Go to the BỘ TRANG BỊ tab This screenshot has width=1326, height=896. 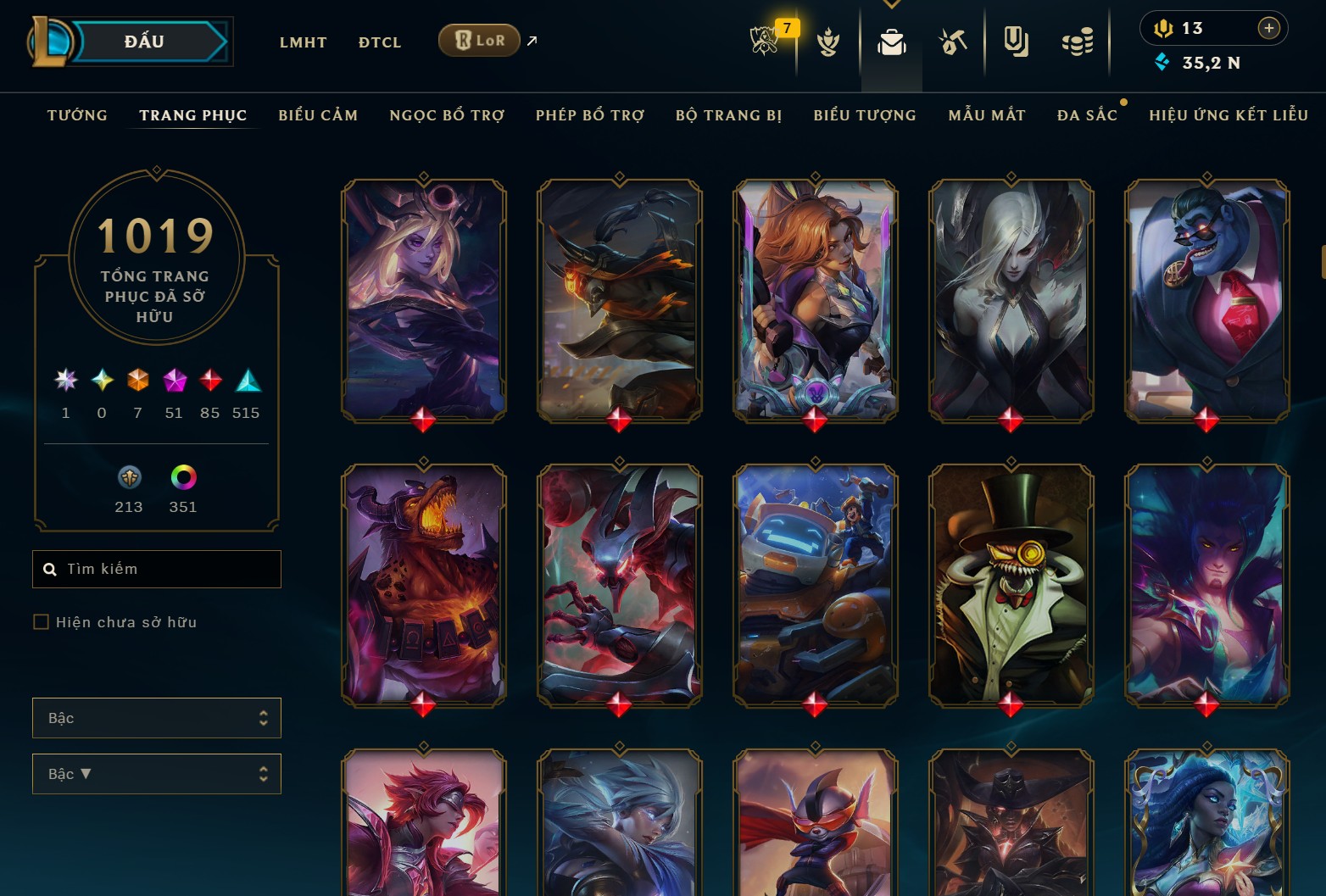pyautogui.click(x=728, y=115)
